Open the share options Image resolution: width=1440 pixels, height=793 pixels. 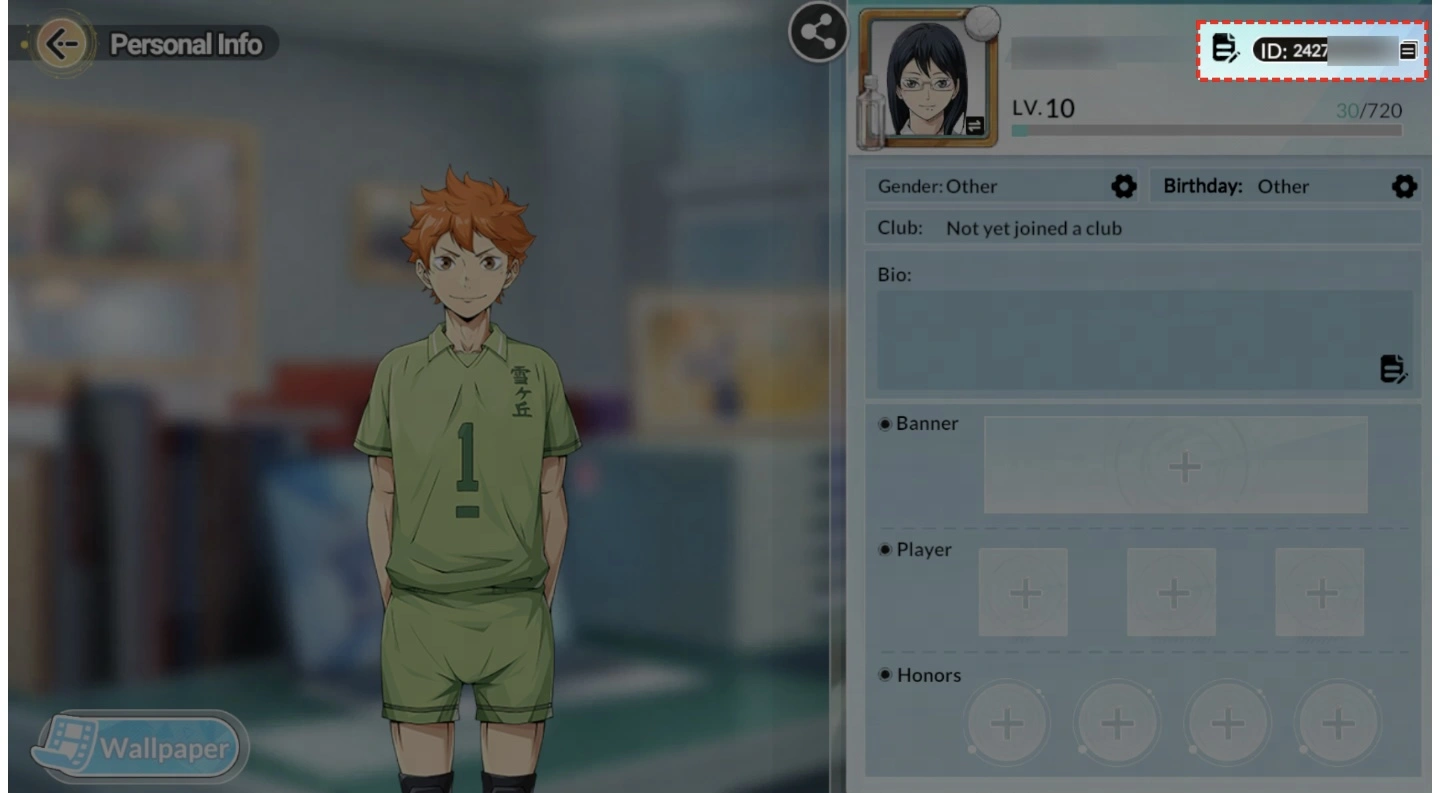[x=817, y=34]
